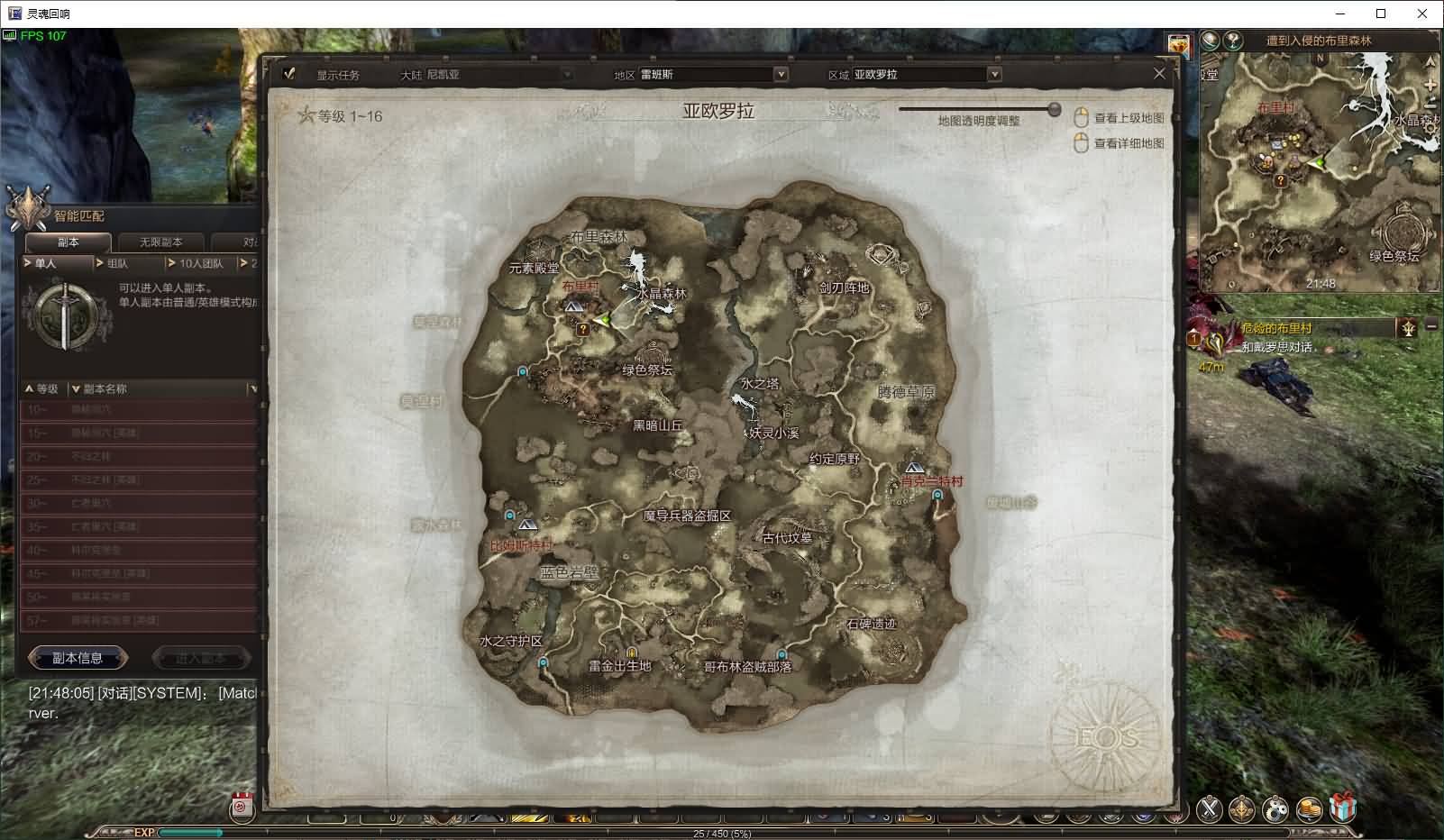The image size is (1444, 840).
Task: Open the gift box icon in bottom bar
Action: 1342,807
